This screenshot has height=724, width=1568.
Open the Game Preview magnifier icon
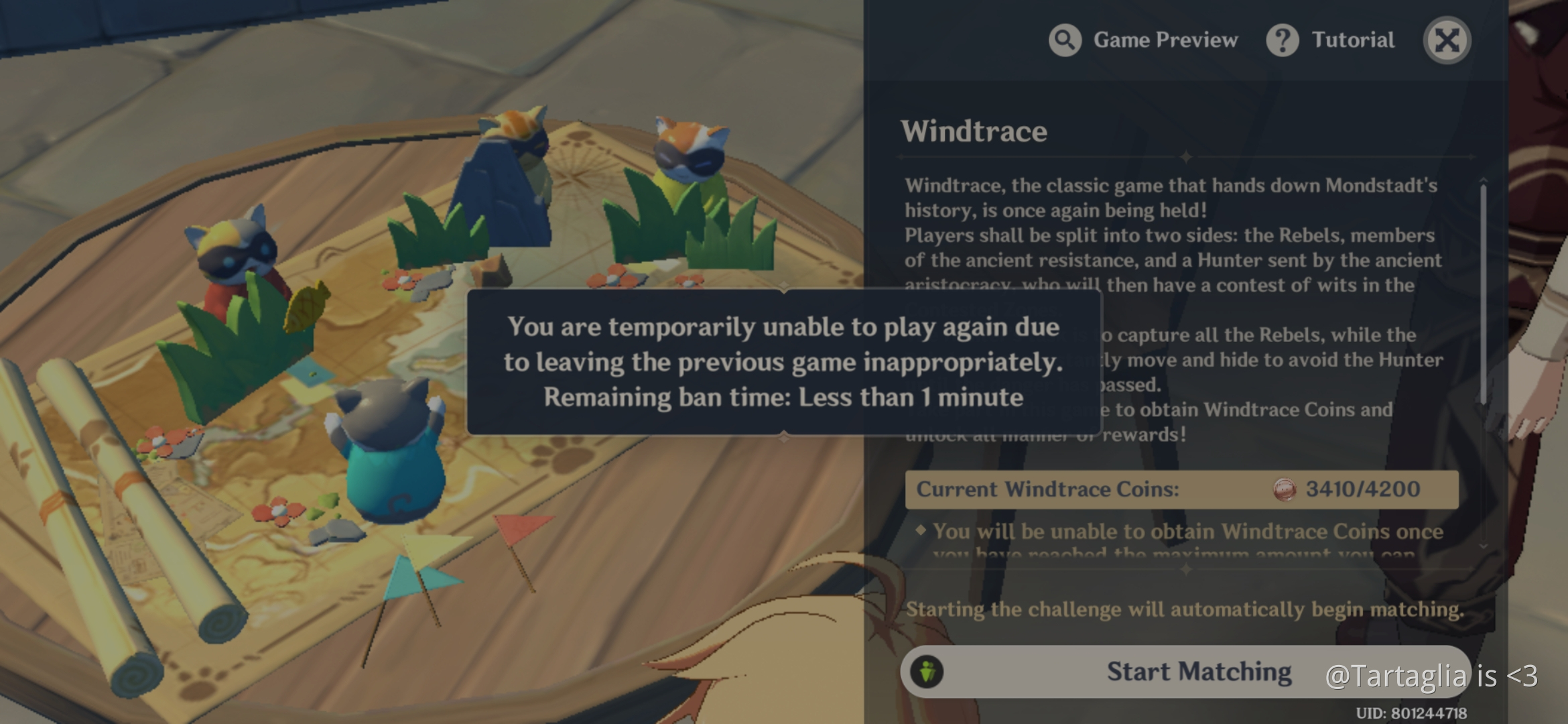click(x=1064, y=40)
